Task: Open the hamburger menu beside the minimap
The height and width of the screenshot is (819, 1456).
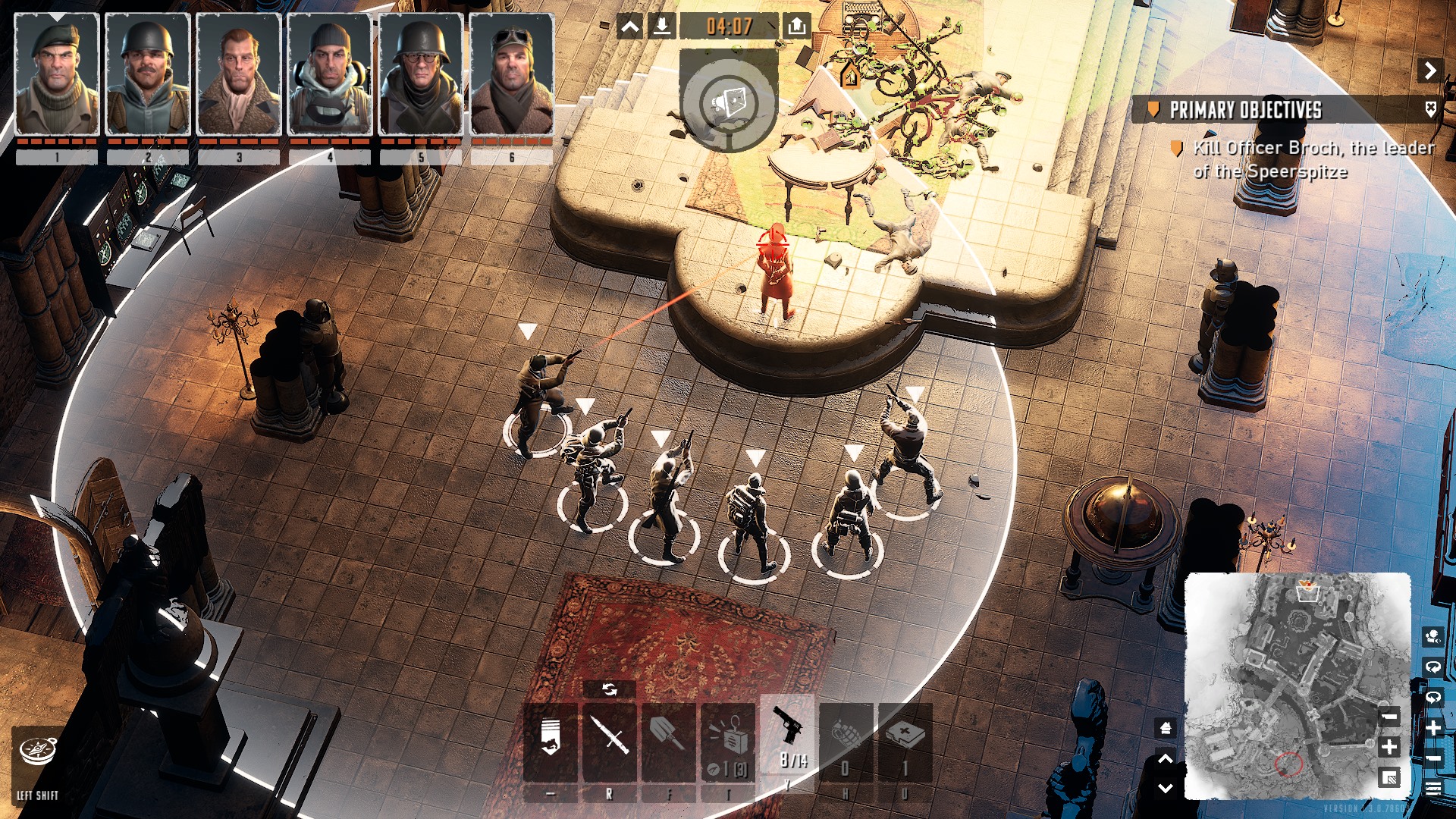Action: (x=1433, y=788)
